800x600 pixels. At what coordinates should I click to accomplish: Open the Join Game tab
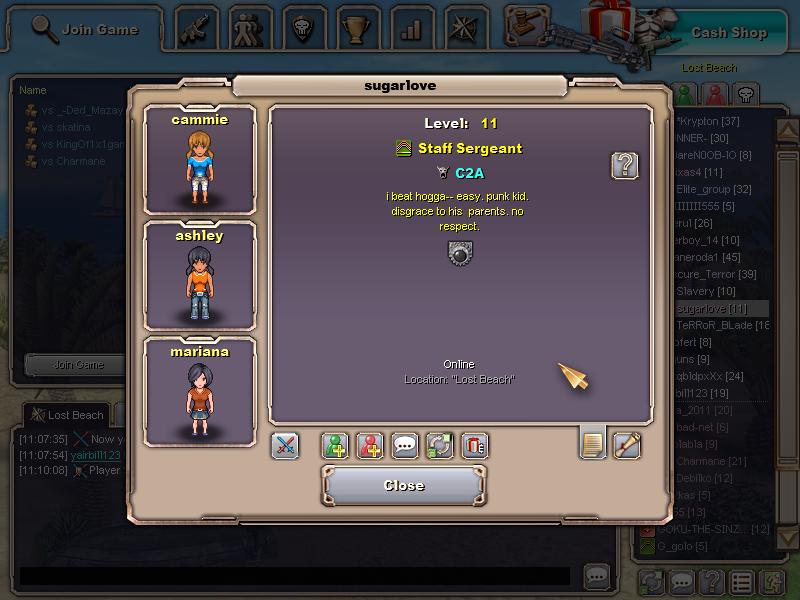[x=85, y=30]
